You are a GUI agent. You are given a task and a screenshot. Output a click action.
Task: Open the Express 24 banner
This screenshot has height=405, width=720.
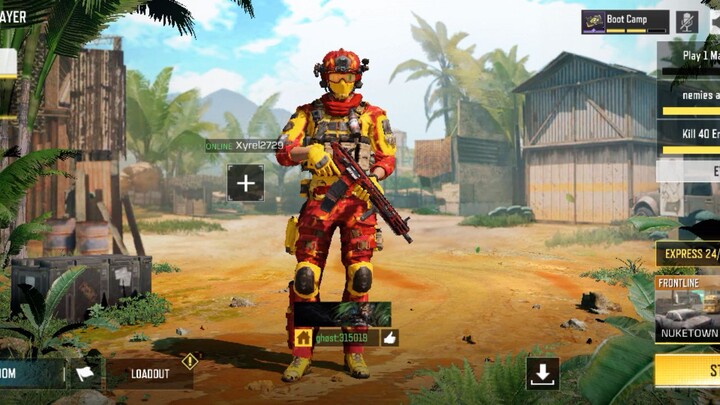688,255
